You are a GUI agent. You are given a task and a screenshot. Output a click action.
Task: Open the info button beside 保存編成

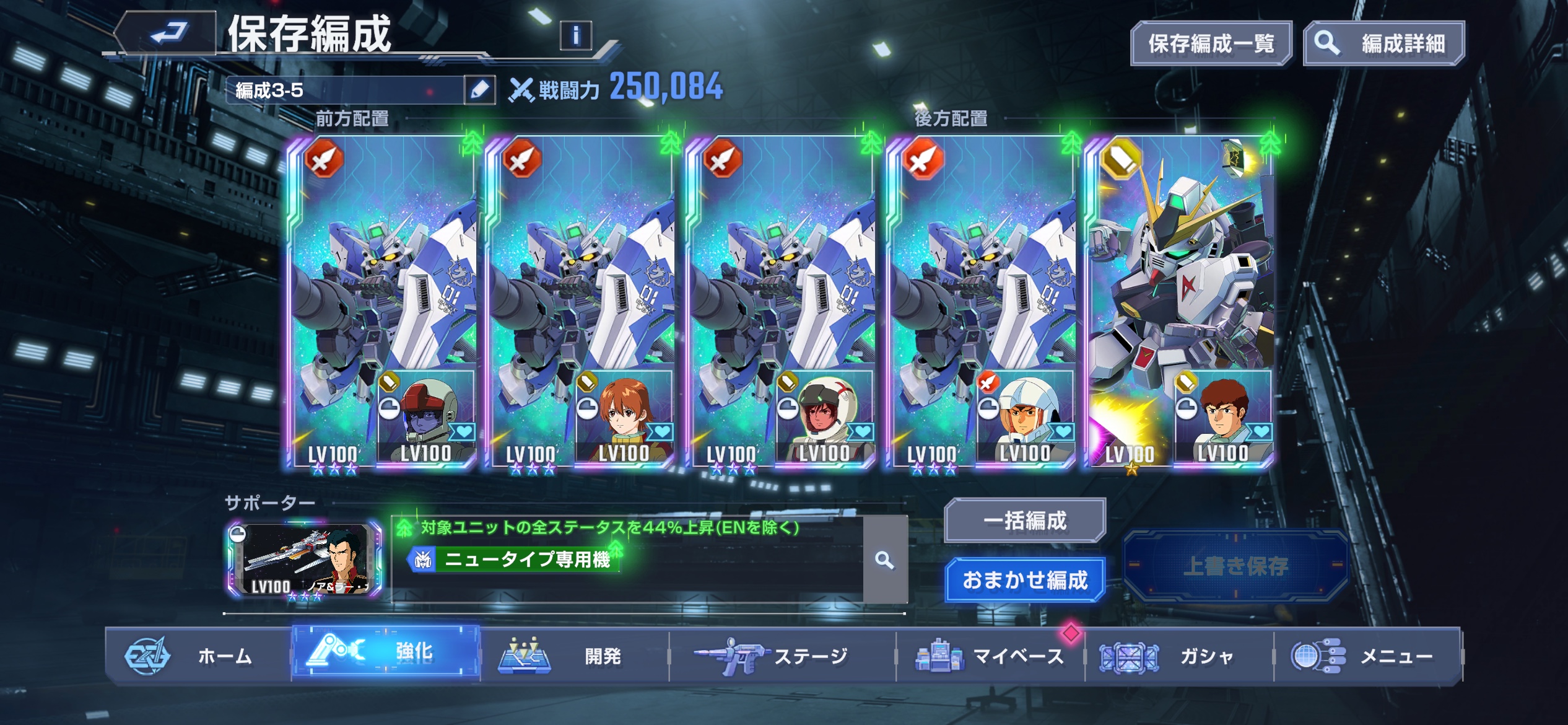575,35
